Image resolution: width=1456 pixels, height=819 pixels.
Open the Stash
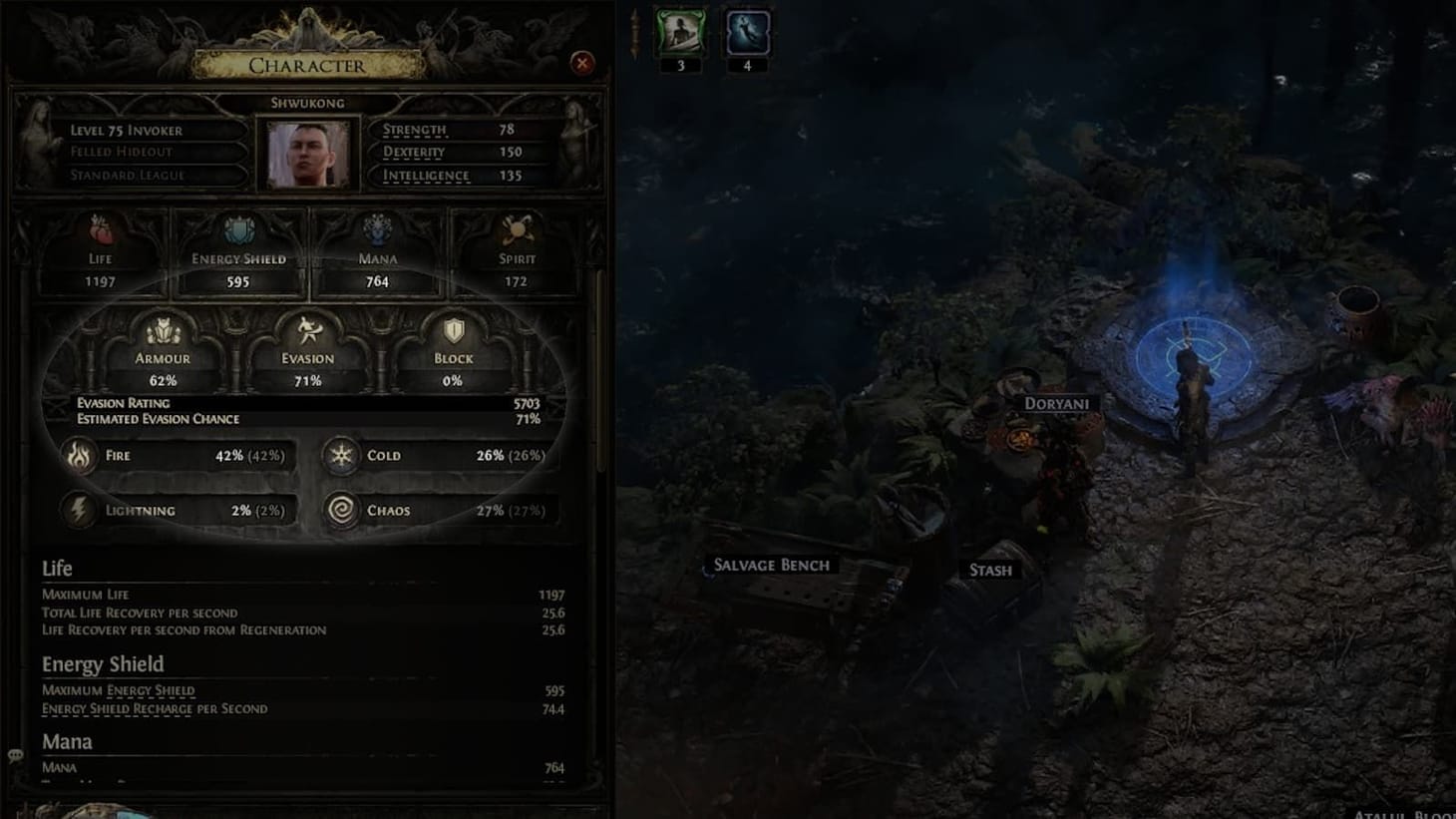(991, 570)
